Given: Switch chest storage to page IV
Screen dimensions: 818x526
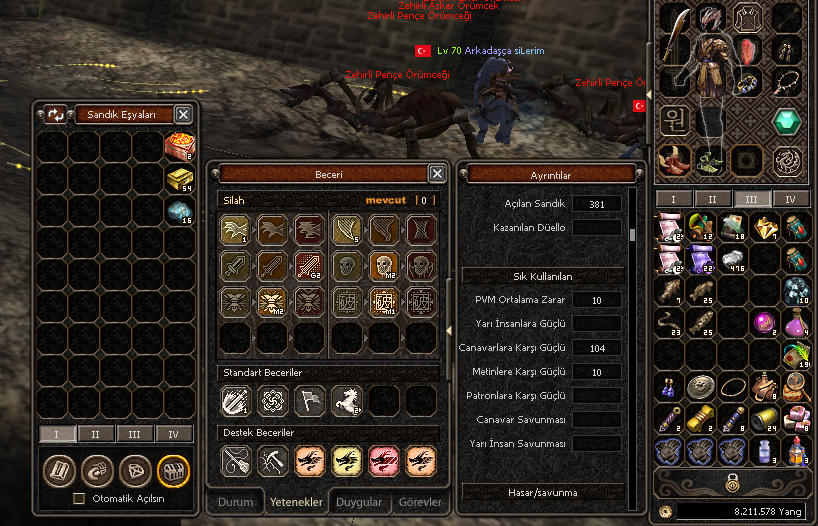Looking at the screenshot, I should [174, 434].
